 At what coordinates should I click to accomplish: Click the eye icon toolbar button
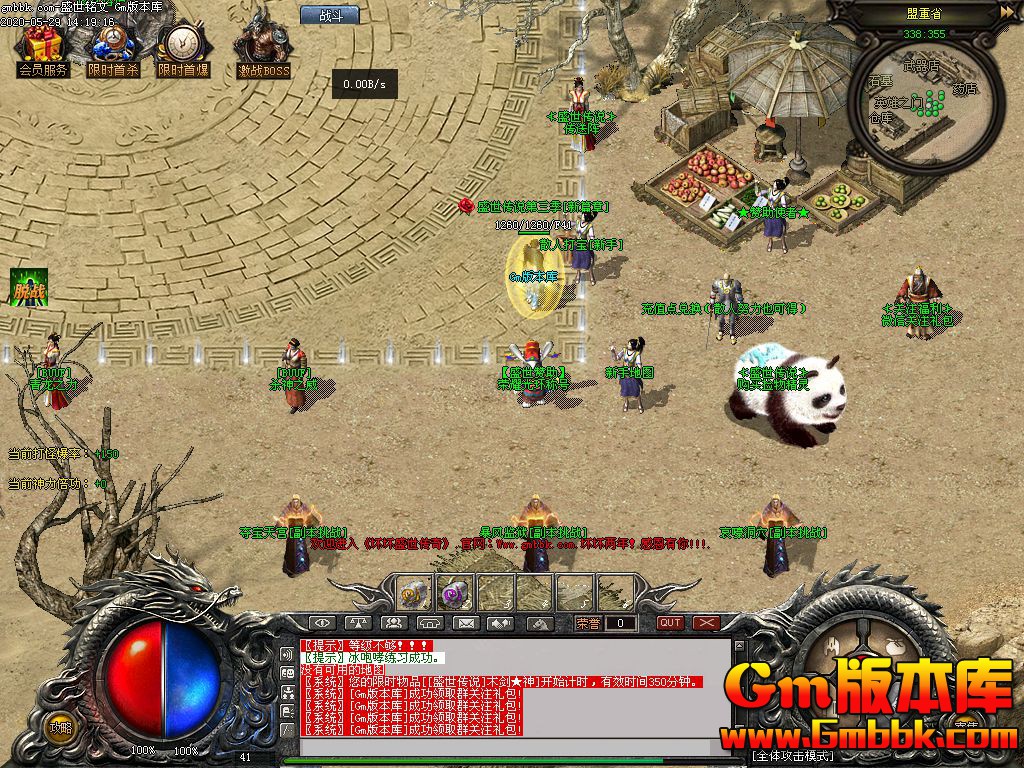click(x=320, y=623)
